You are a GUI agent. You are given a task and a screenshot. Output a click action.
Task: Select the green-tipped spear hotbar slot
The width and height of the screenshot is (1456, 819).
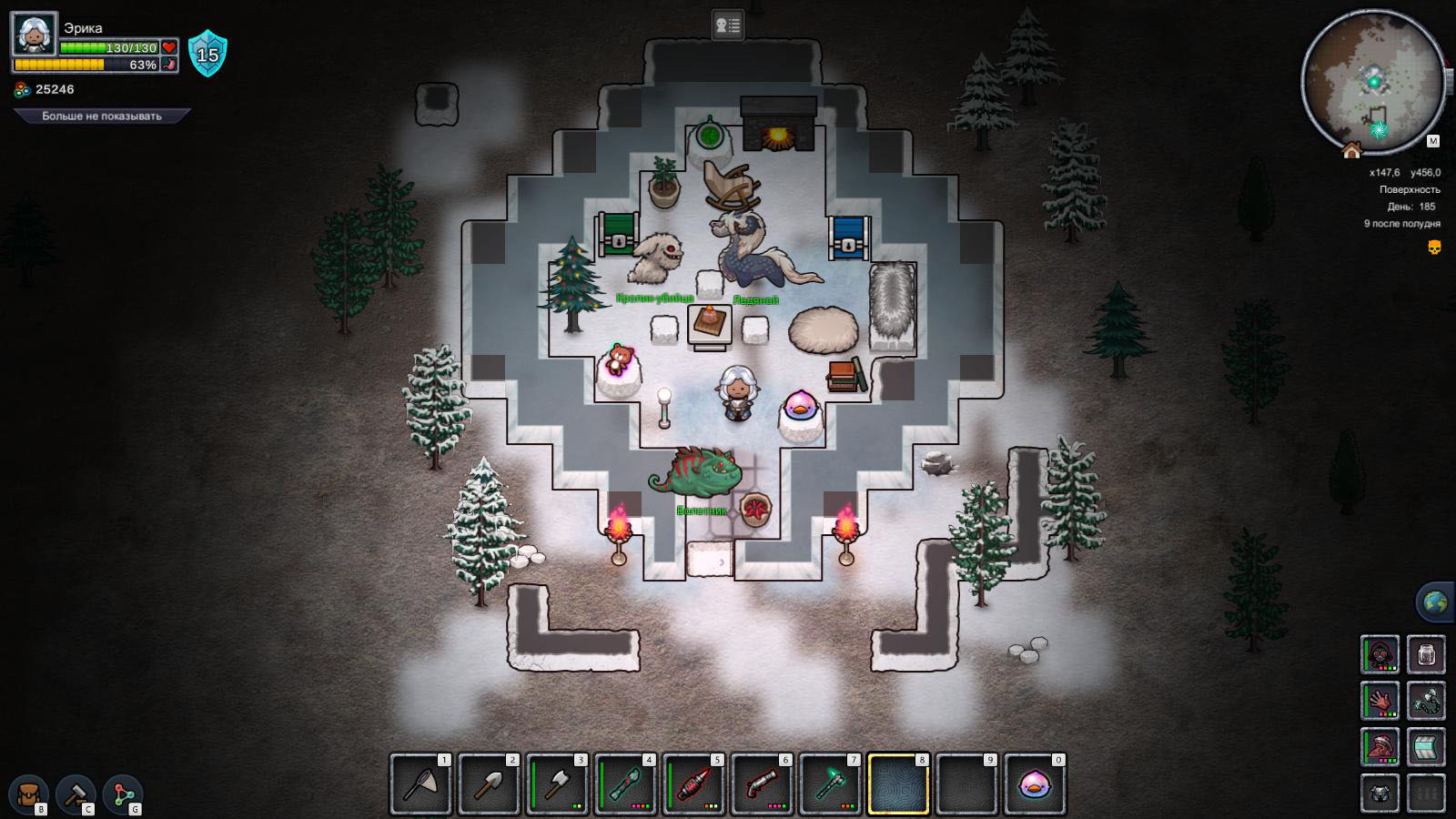pyautogui.click(x=625, y=784)
